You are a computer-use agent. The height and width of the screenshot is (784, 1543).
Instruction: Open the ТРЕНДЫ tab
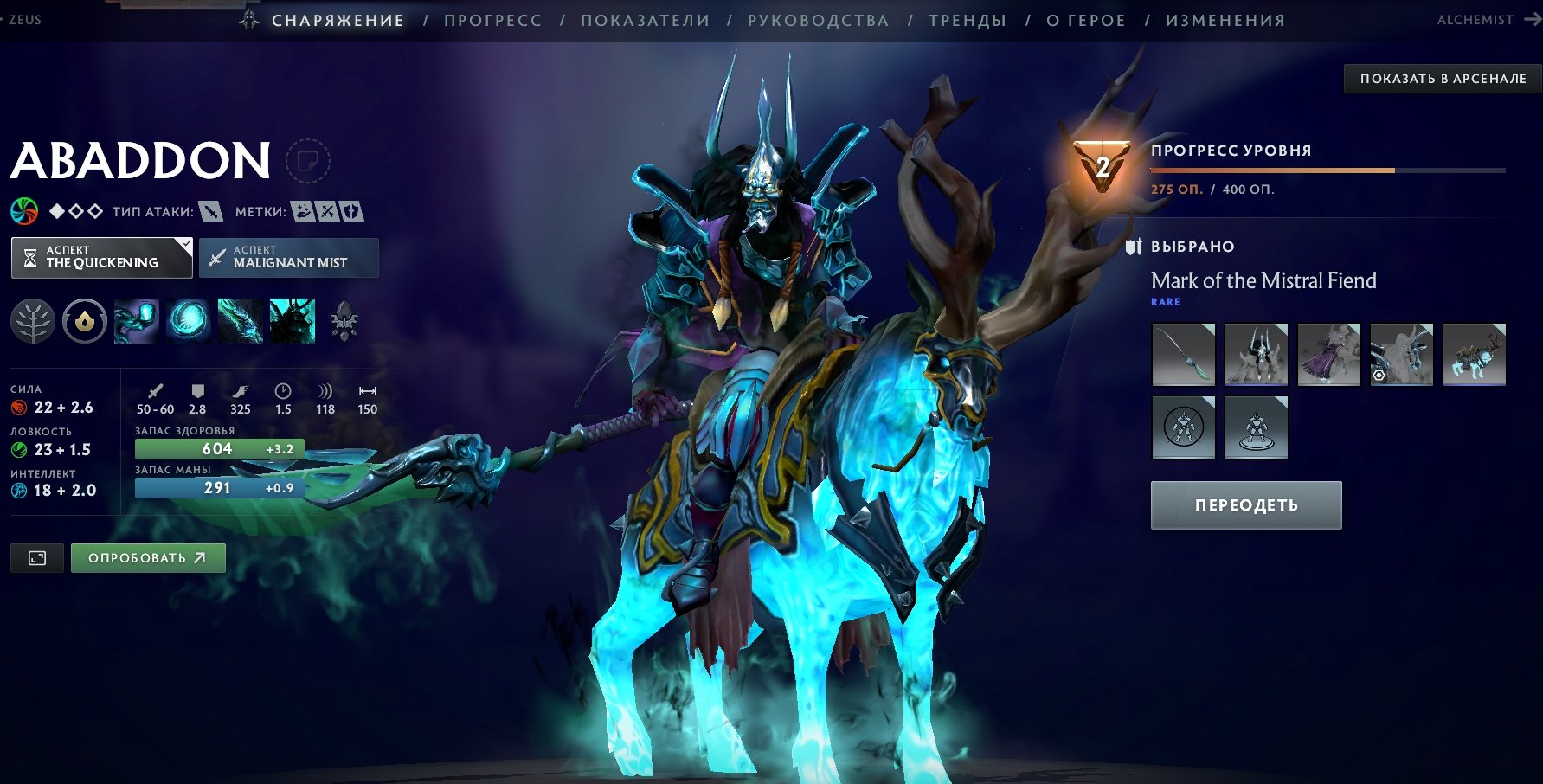pos(967,20)
